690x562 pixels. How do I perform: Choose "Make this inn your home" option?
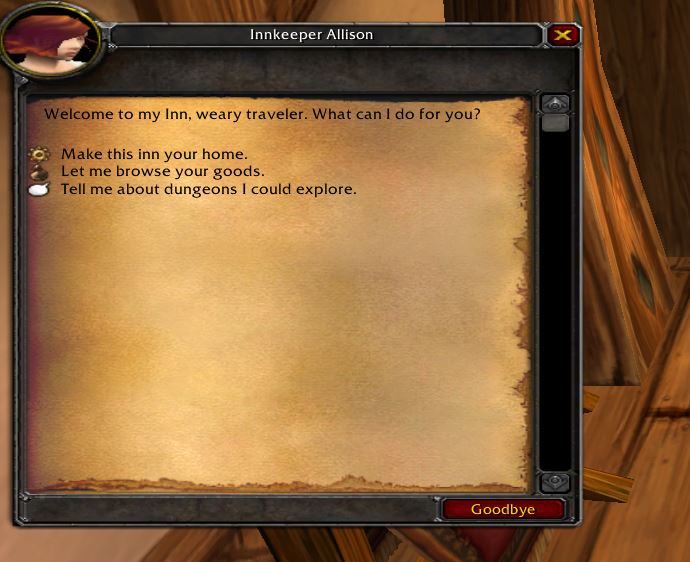[153, 155]
